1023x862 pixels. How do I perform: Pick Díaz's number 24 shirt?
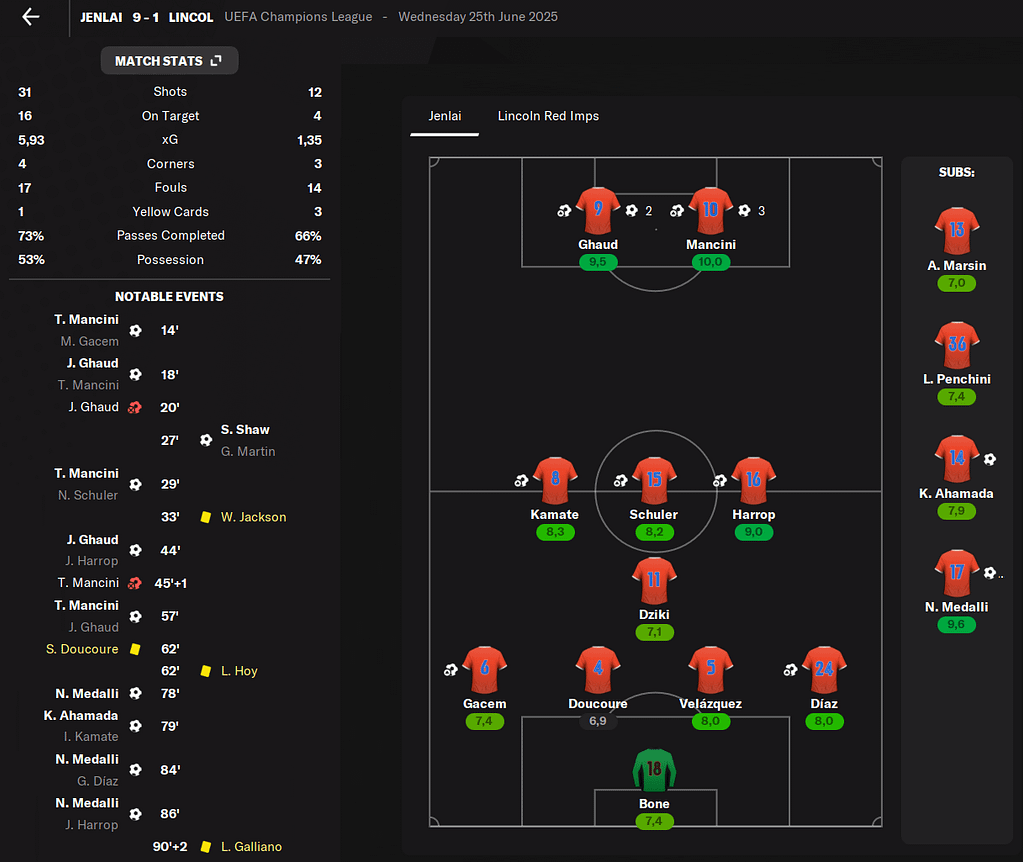823,670
